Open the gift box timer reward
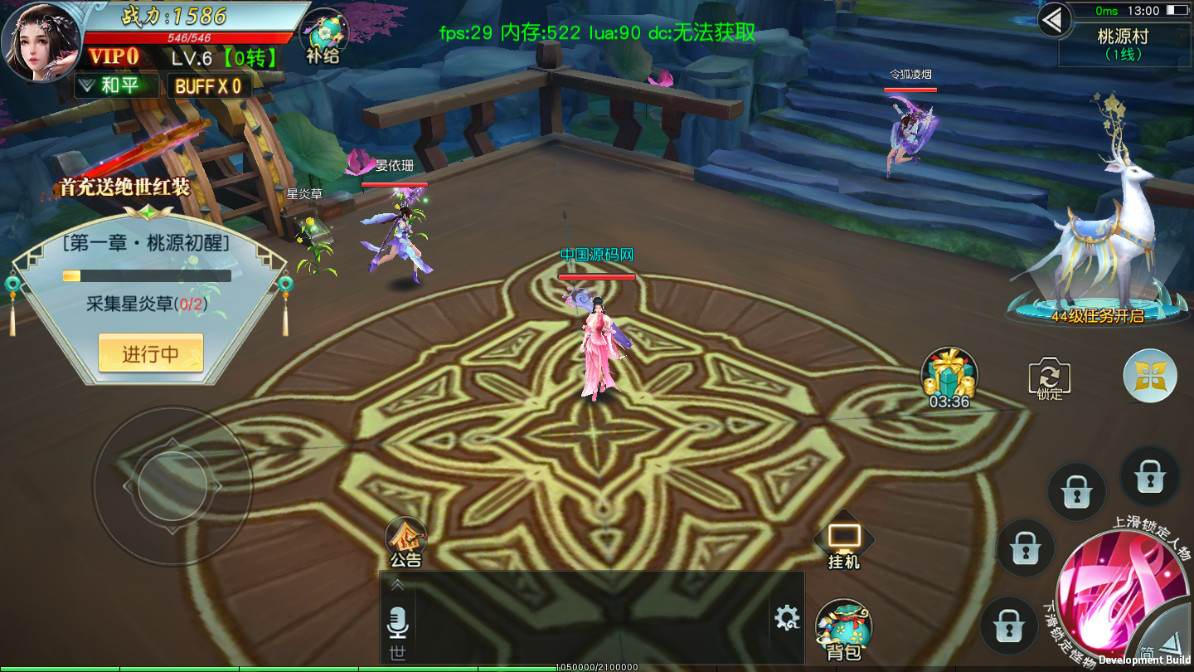Image resolution: width=1194 pixels, height=672 pixels. click(x=947, y=376)
